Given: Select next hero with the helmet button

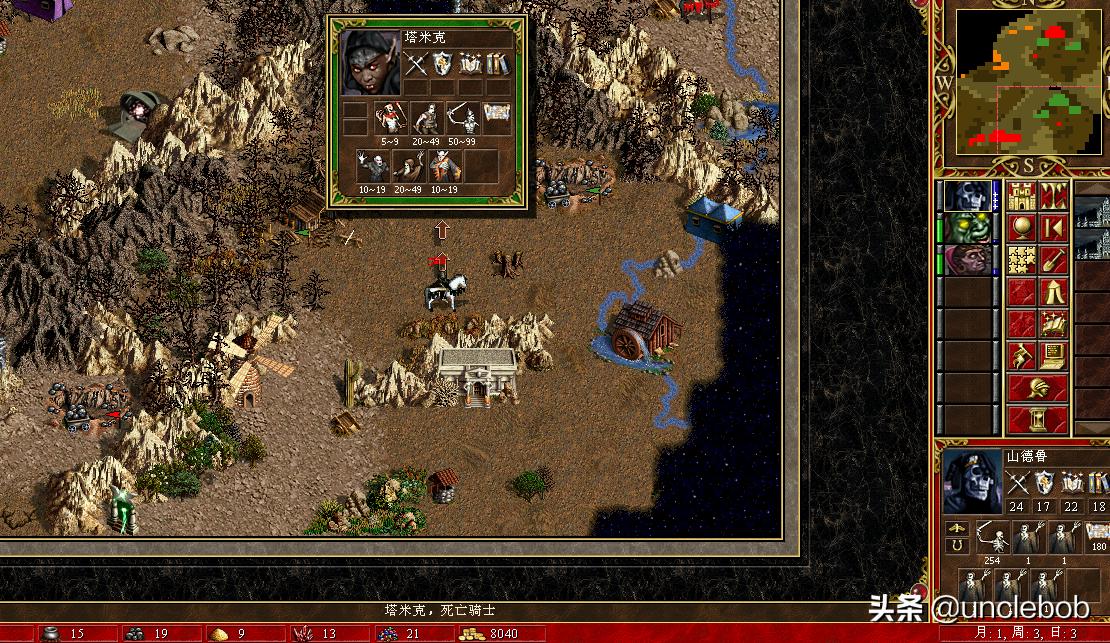Looking at the screenshot, I should coord(1038,388).
